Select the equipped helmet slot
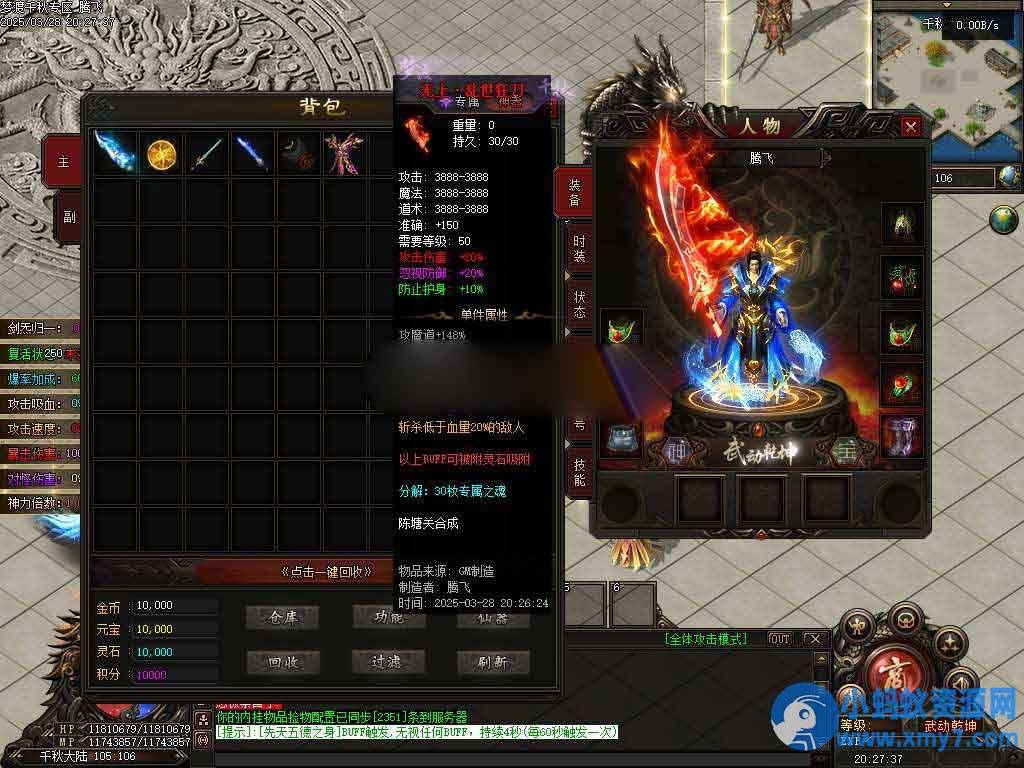1024x768 pixels. pos(902,224)
